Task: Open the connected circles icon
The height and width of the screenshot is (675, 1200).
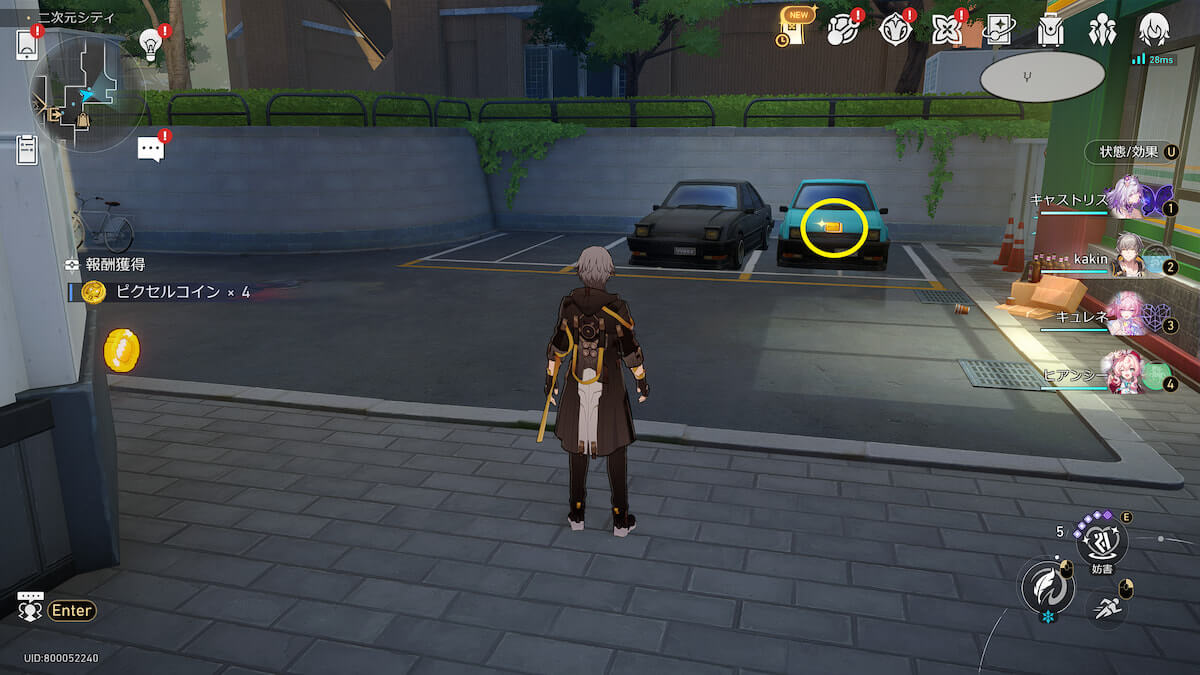Action: click(842, 30)
